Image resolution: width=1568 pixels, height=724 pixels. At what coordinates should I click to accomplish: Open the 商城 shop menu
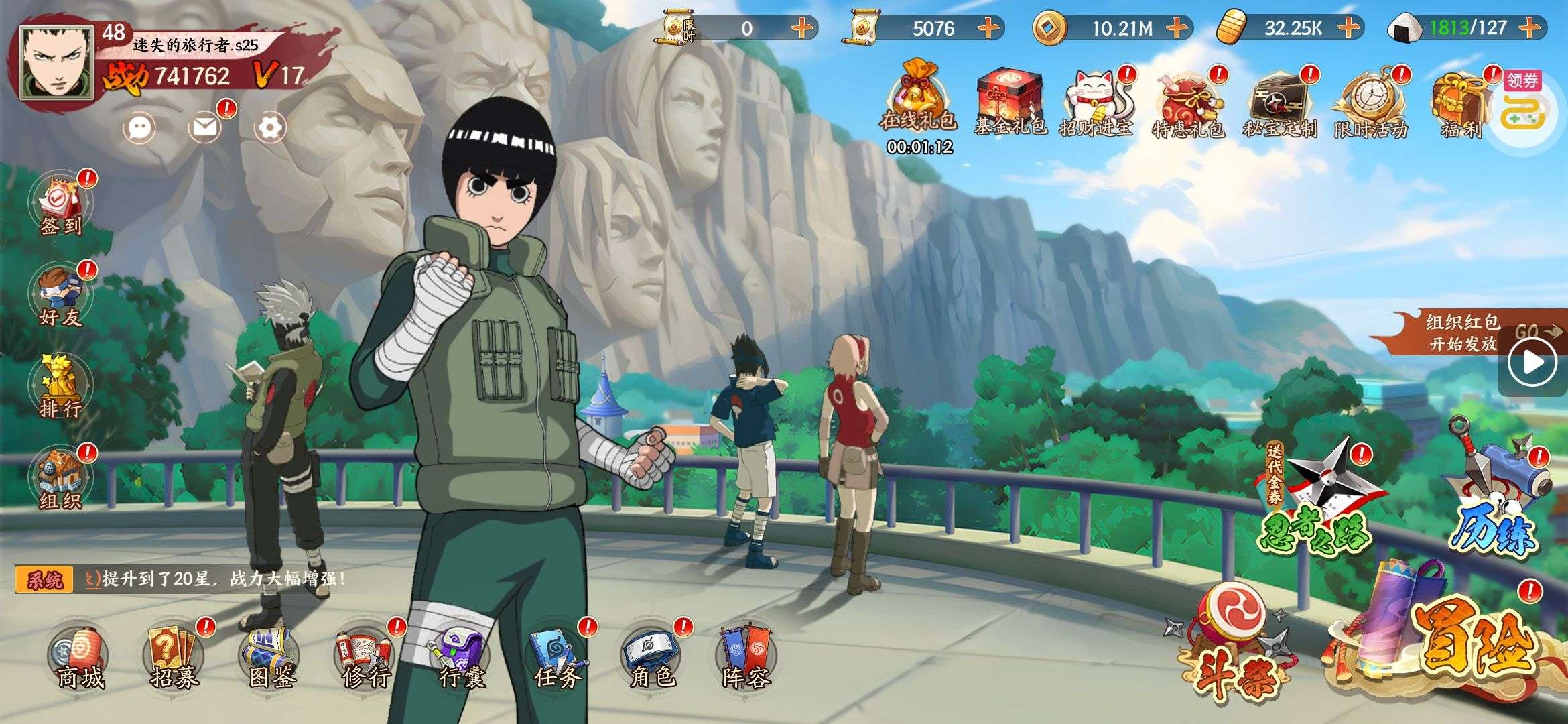tap(79, 658)
